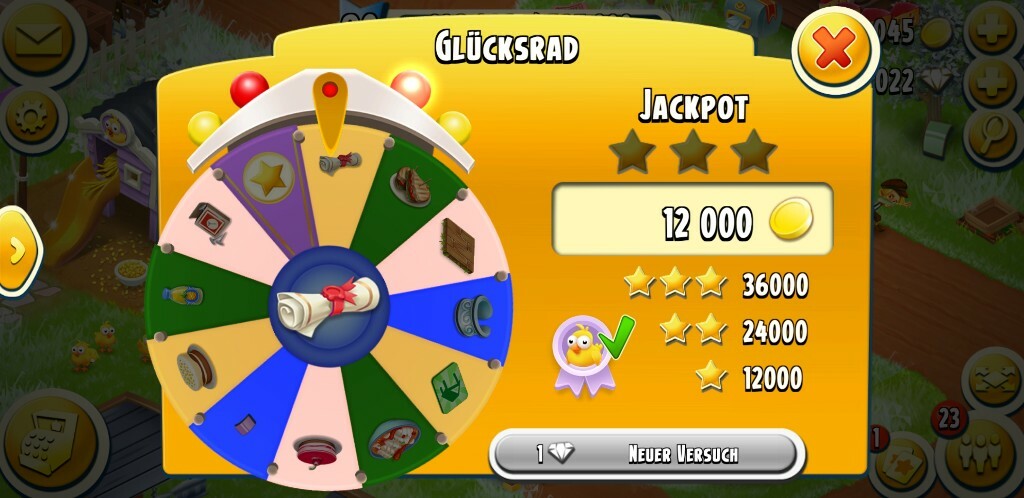This screenshot has height=498, width=1024.
Task: Click the Neuer Versuch button
Action: pyautogui.click(x=647, y=454)
